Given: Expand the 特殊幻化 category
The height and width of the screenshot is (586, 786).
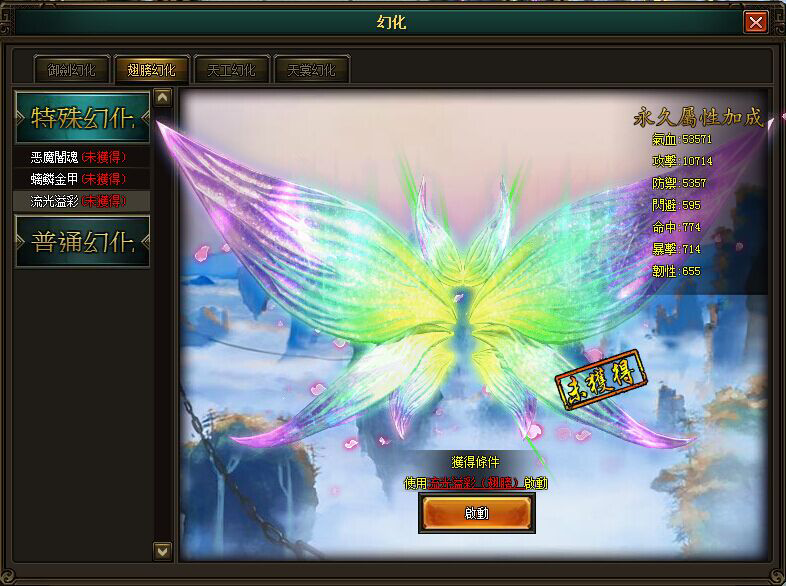Looking at the screenshot, I should point(82,116).
